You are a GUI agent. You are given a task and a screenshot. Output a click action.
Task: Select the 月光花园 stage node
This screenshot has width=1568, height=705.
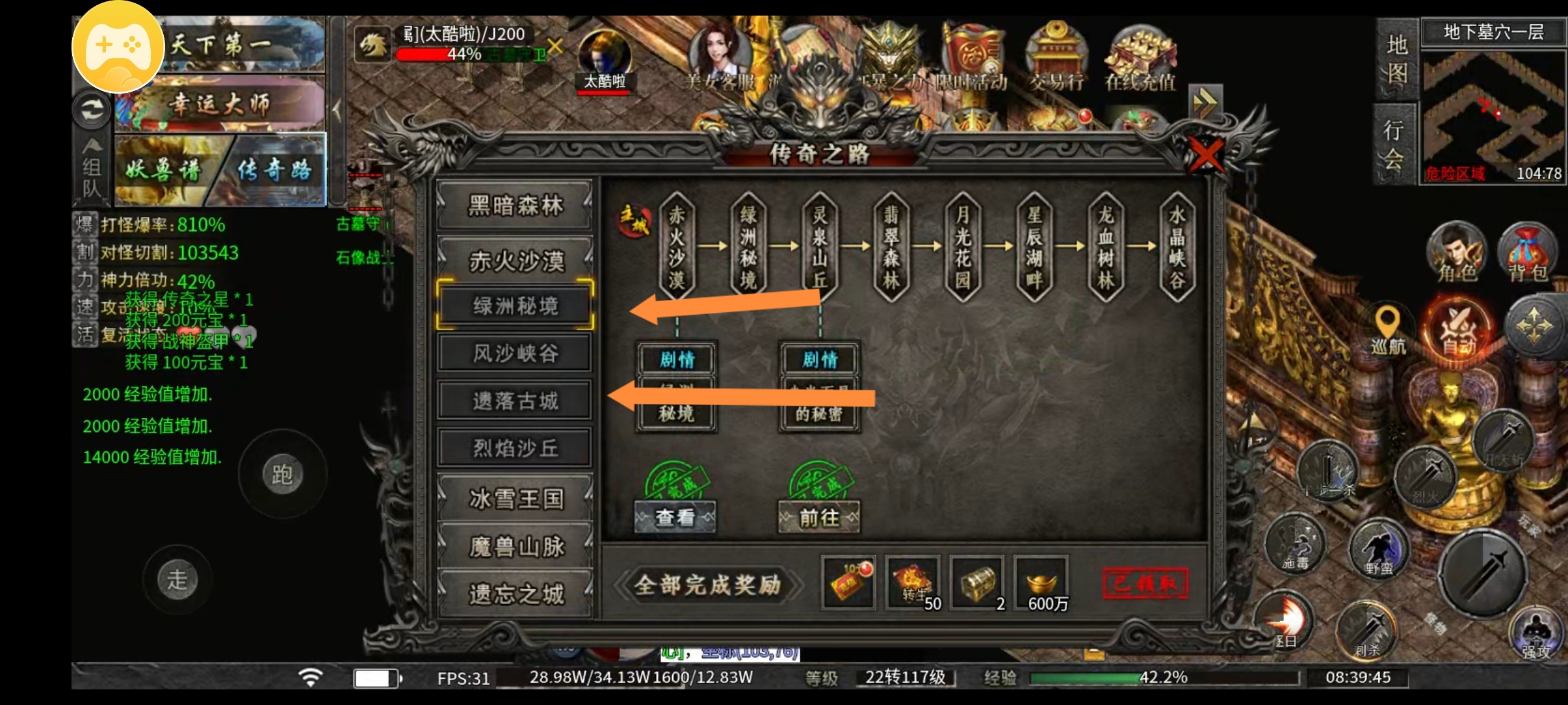963,247
